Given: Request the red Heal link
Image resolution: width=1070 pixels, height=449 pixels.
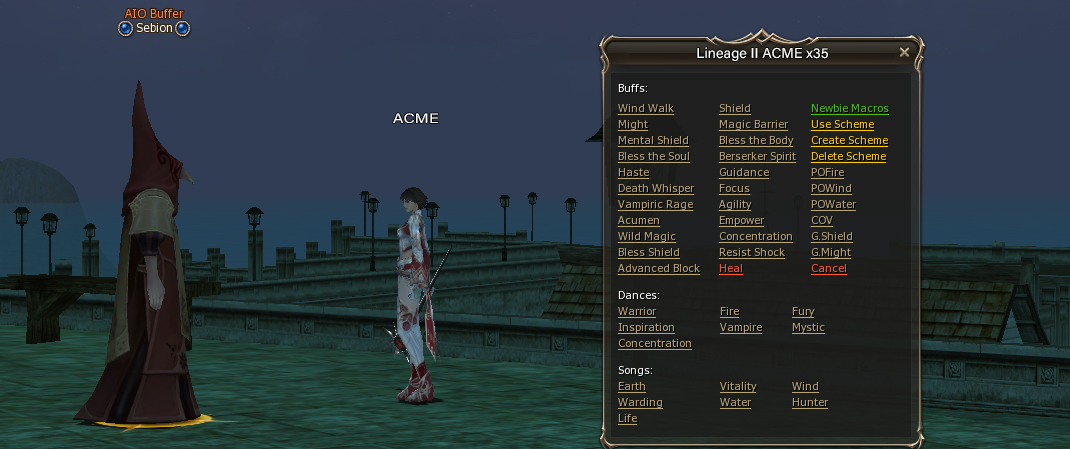Looking at the screenshot, I should (x=730, y=268).
